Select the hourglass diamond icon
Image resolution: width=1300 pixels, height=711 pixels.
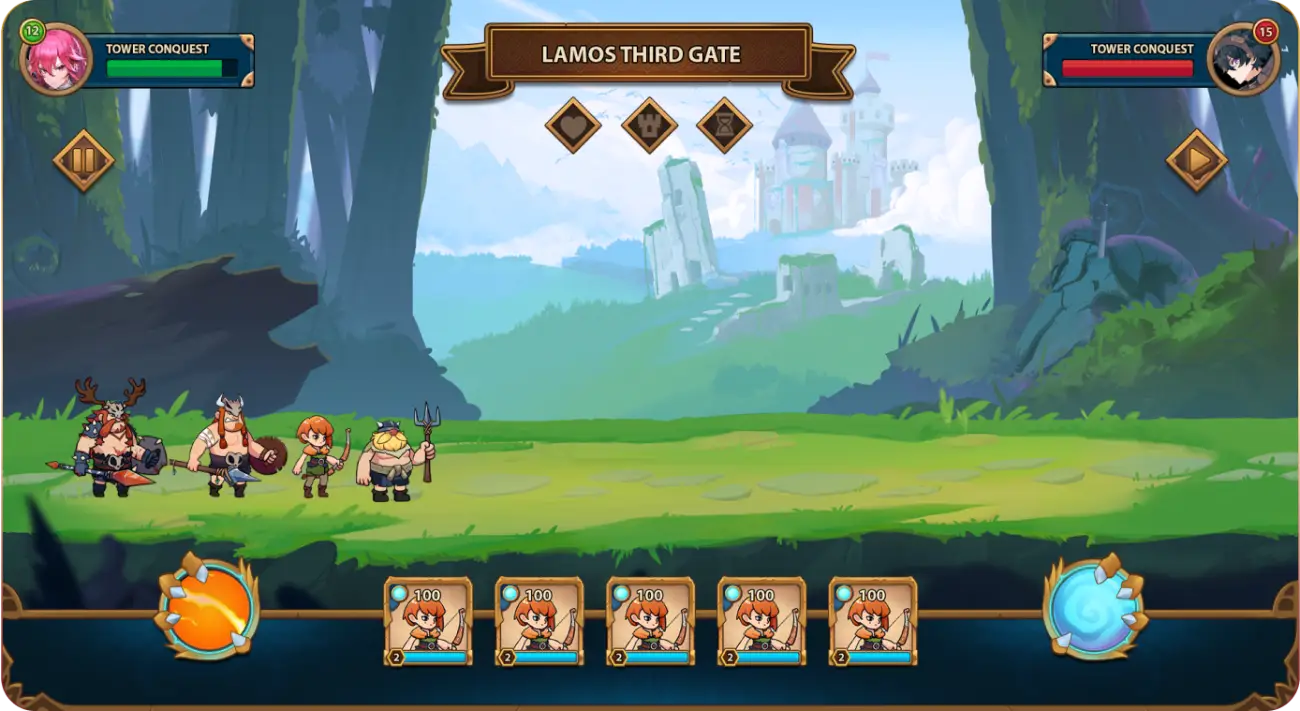[724, 126]
